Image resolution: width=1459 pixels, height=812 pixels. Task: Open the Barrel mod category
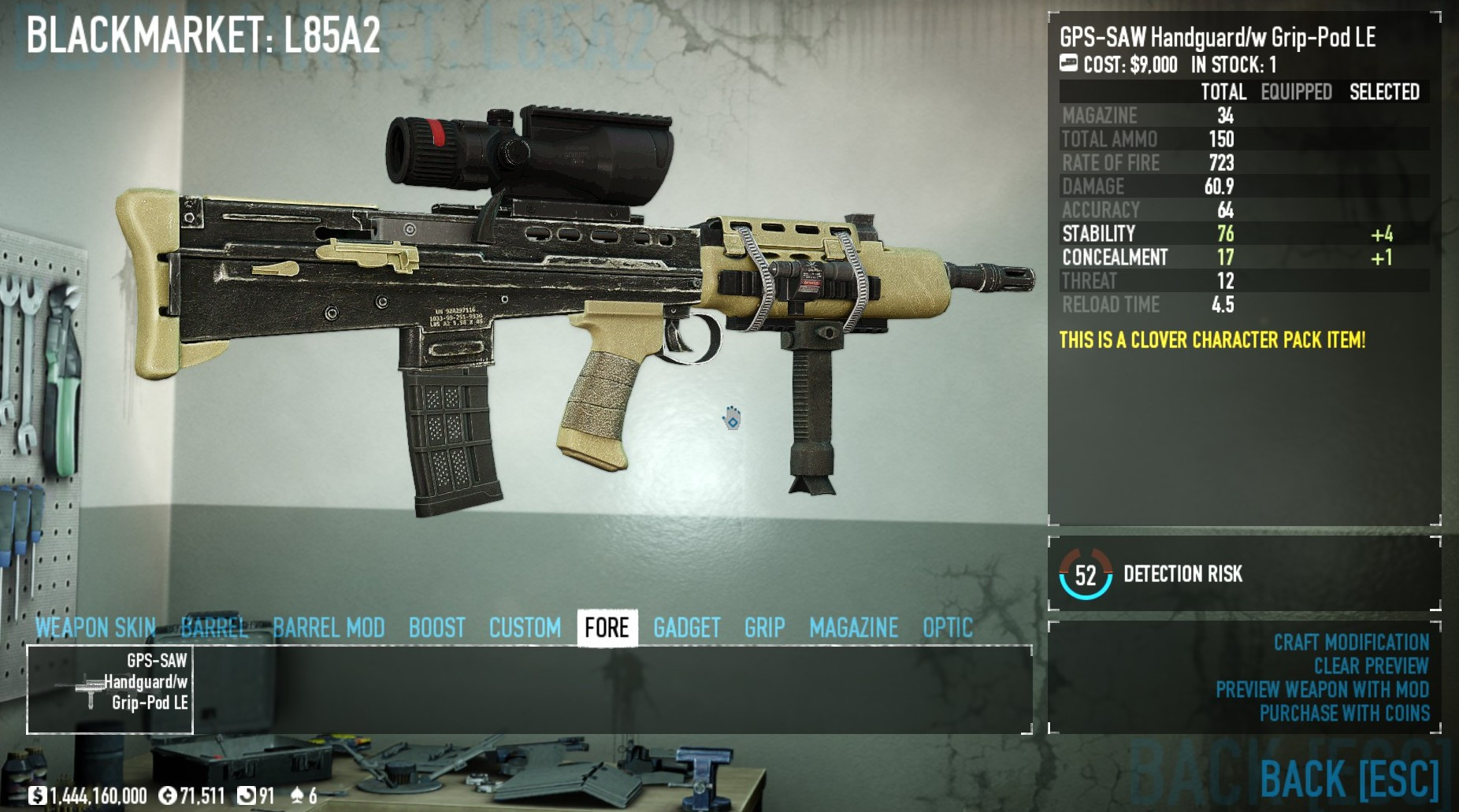(214, 628)
